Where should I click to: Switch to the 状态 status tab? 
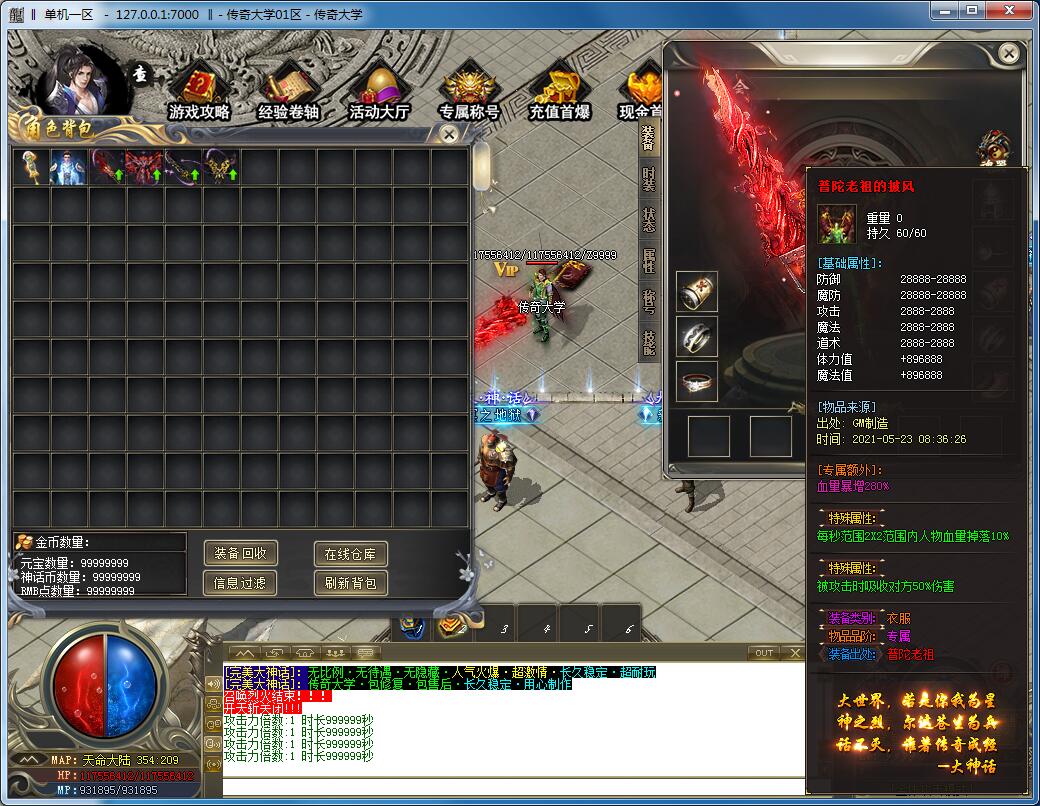[x=649, y=220]
